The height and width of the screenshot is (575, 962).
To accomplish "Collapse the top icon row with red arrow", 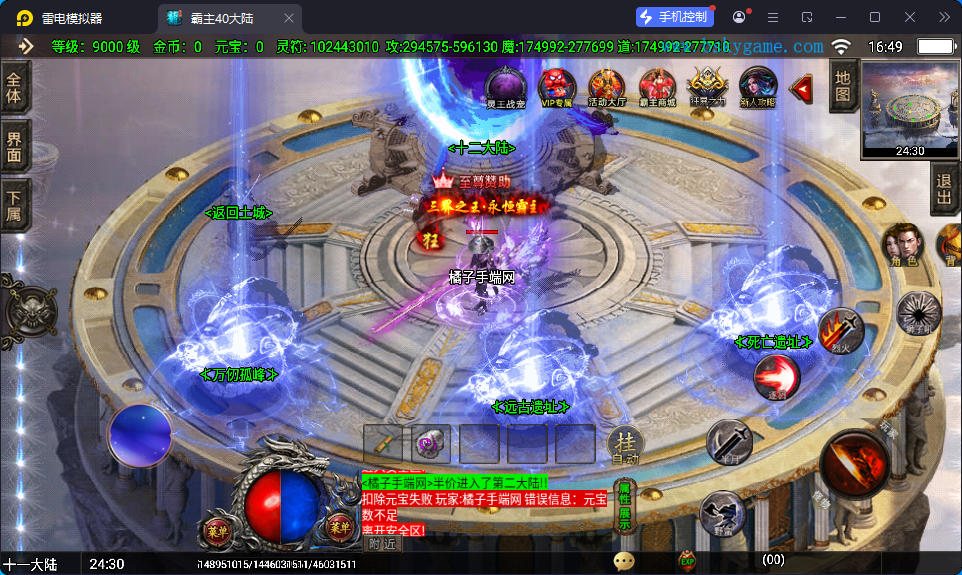I will [801, 89].
